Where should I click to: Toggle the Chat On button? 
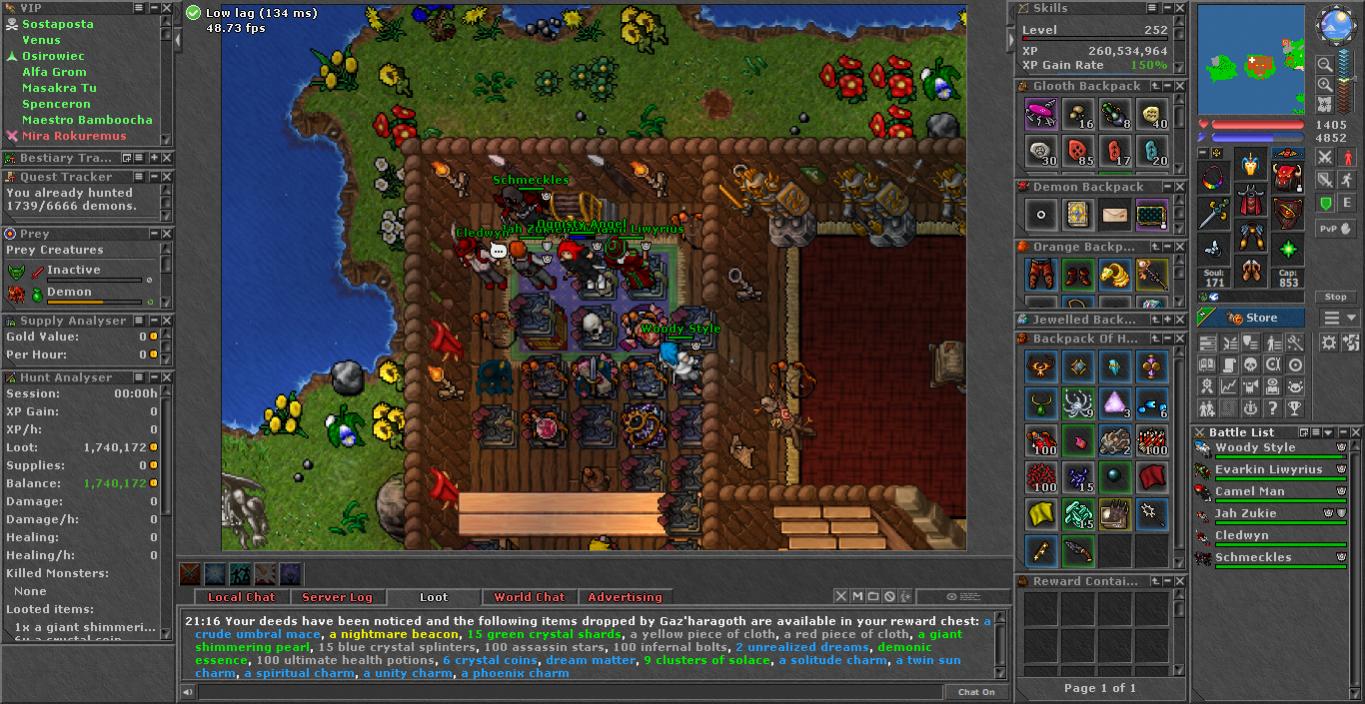(x=976, y=692)
